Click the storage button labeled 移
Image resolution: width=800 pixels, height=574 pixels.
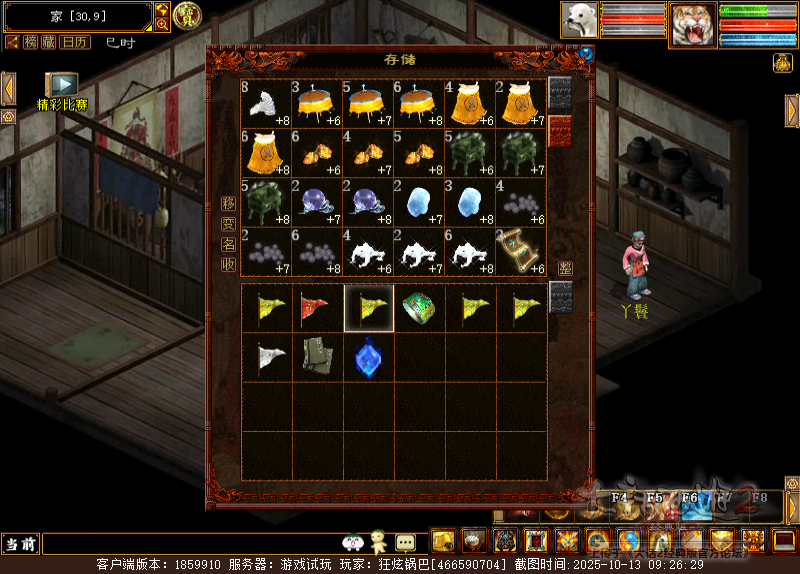pos(229,203)
